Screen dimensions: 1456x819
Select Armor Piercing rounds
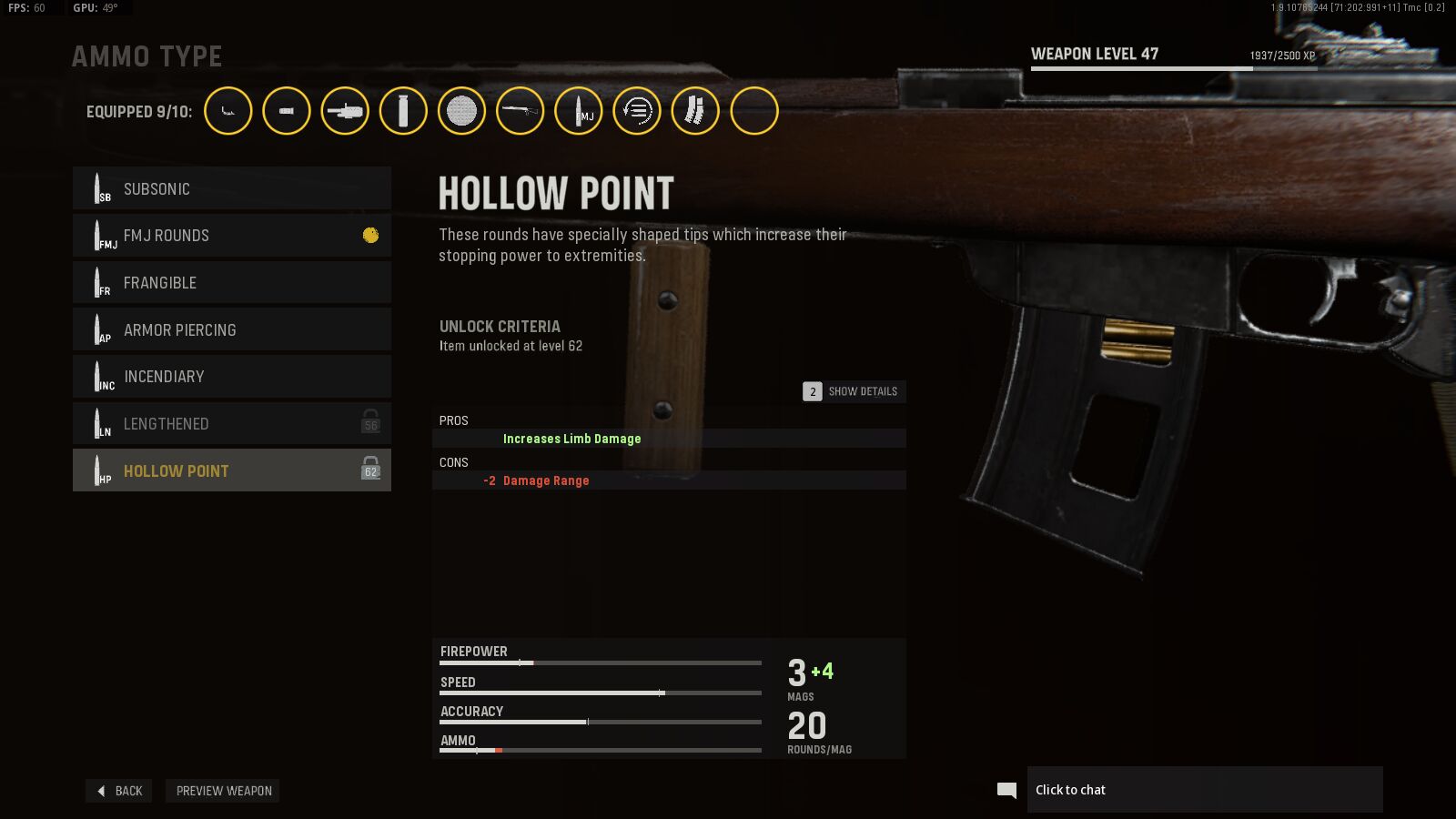232,329
